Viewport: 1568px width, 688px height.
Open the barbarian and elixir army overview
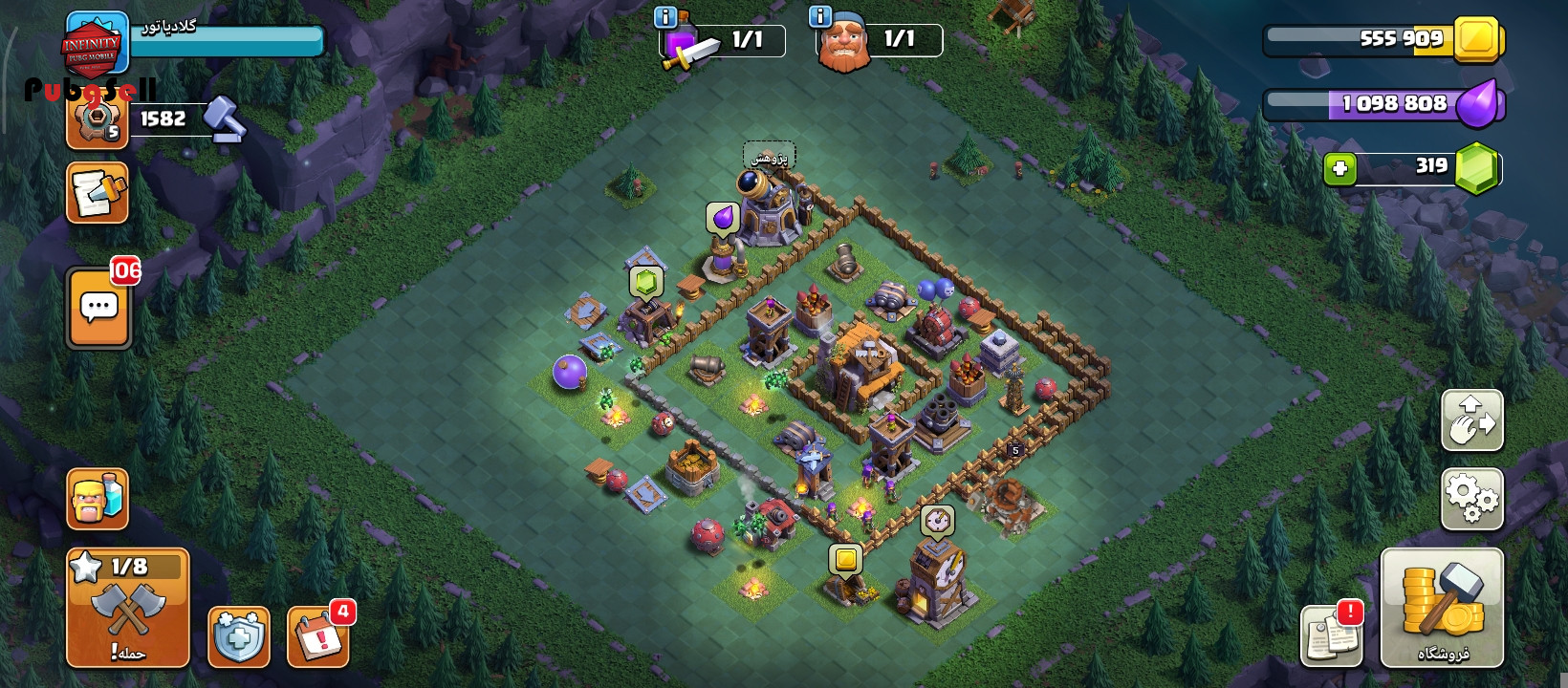[x=98, y=499]
